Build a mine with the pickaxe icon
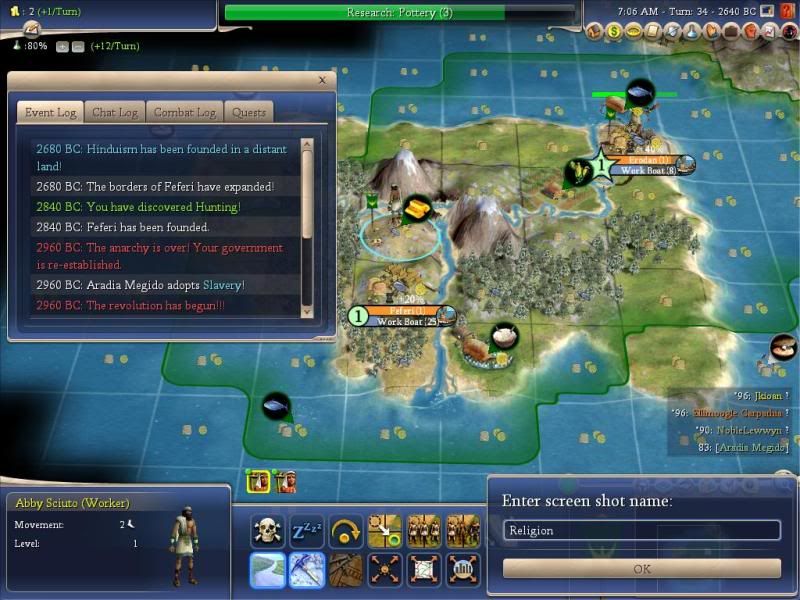This screenshot has width=800, height=600. [x=306, y=570]
